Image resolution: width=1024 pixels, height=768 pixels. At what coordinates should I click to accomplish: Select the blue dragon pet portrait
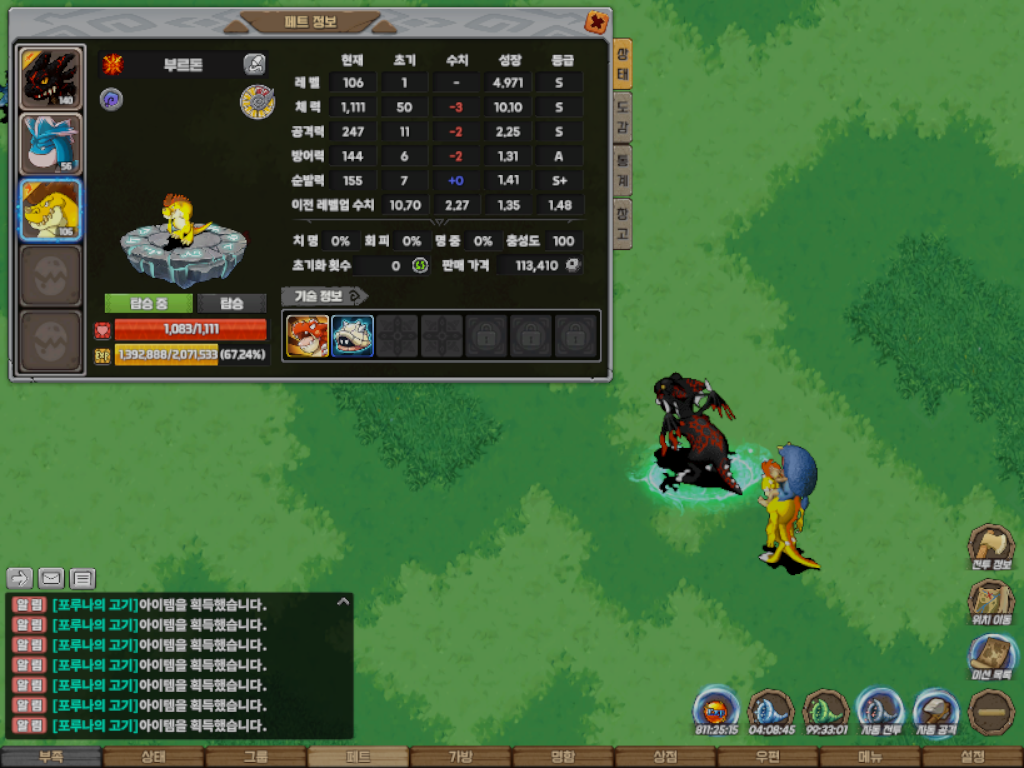click(x=50, y=144)
